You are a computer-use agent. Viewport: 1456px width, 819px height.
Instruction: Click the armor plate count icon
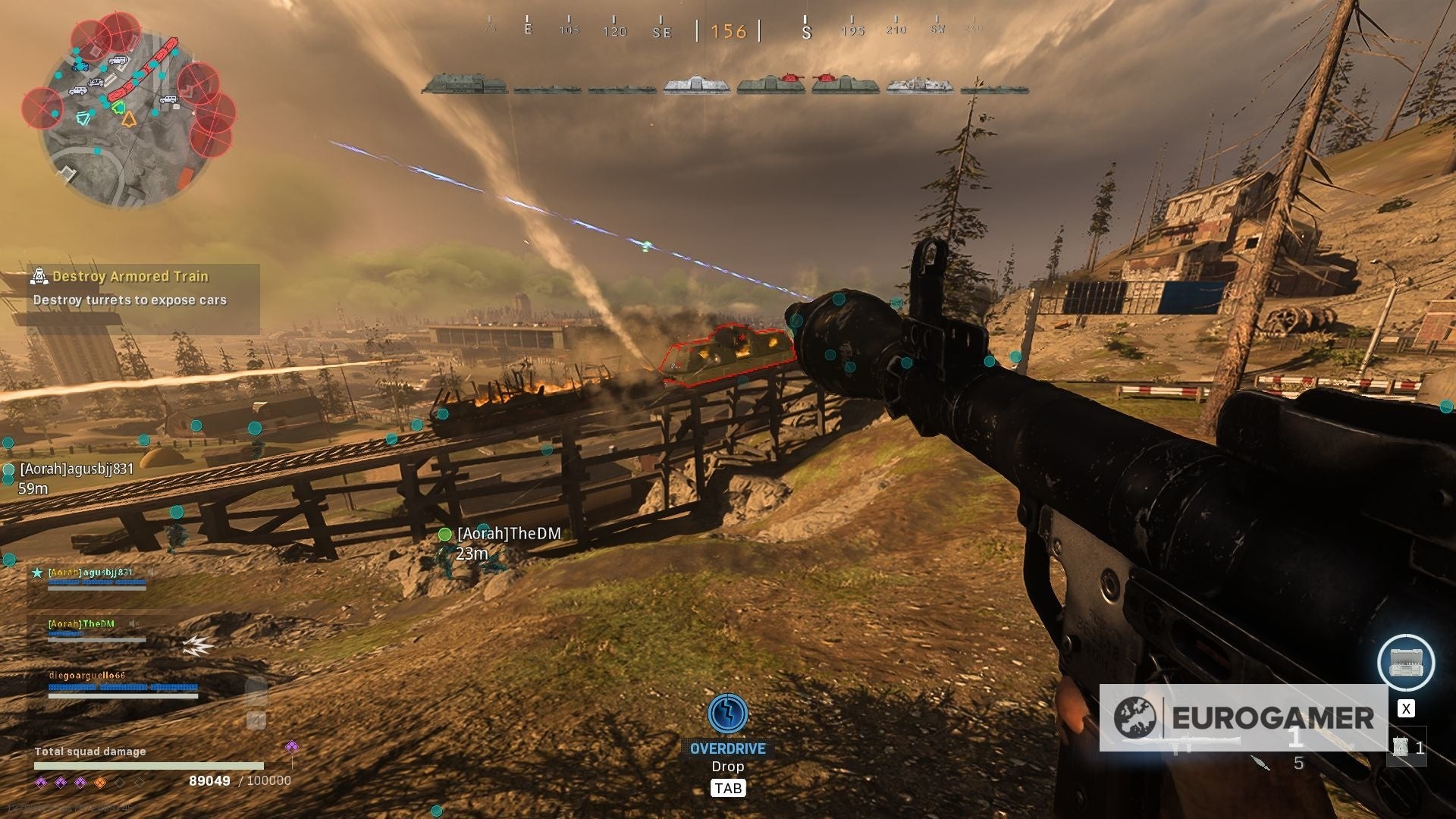click(x=1401, y=747)
